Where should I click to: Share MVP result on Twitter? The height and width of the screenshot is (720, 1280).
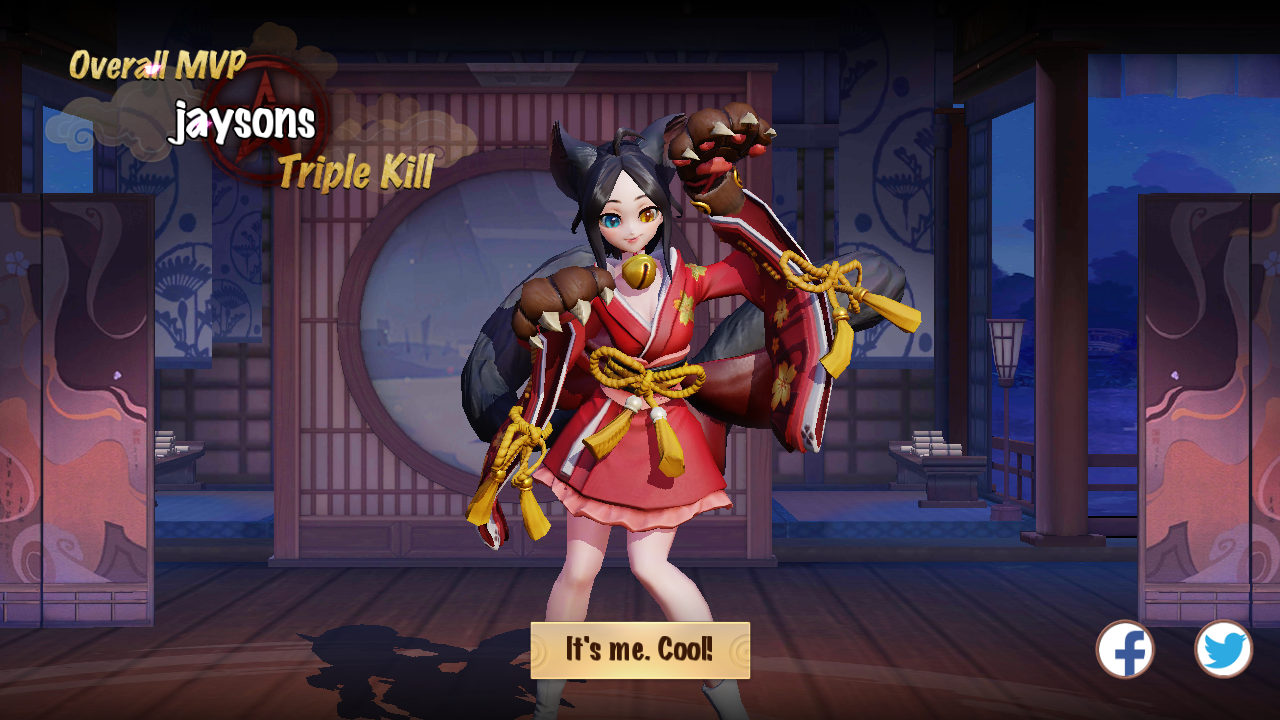[x=1223, y=650]
